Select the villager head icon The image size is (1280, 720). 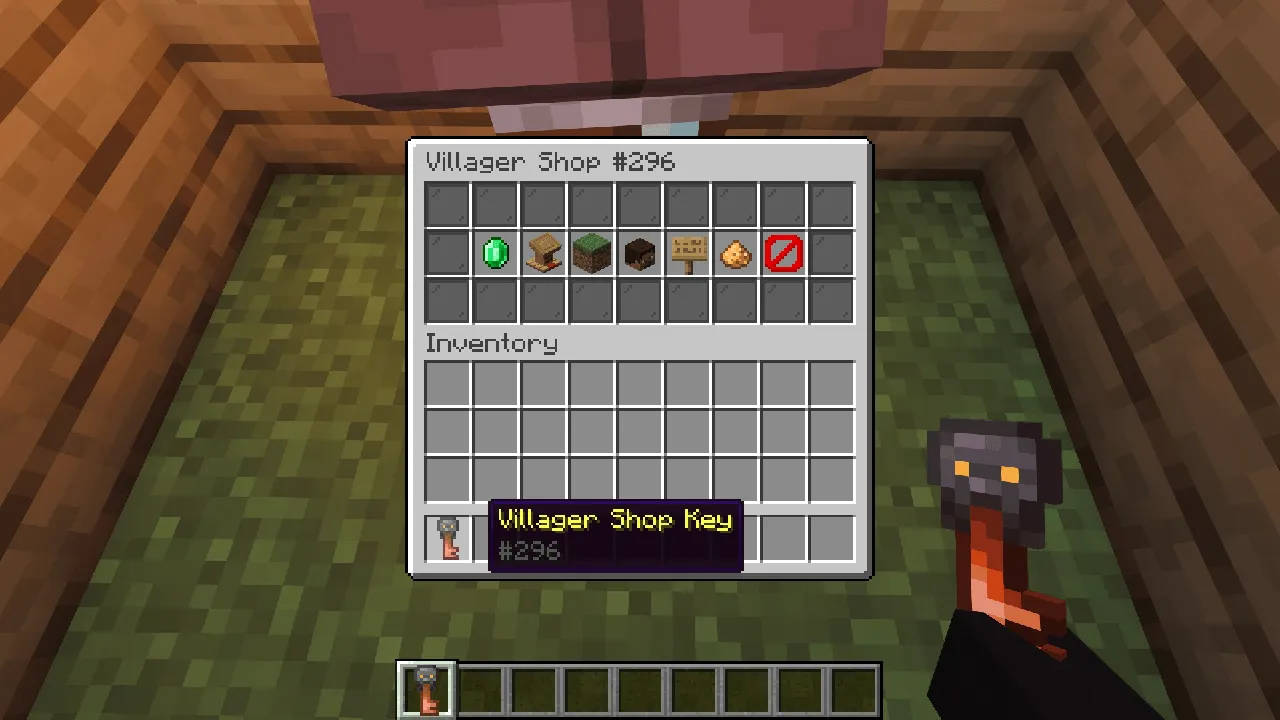point(639,253)
